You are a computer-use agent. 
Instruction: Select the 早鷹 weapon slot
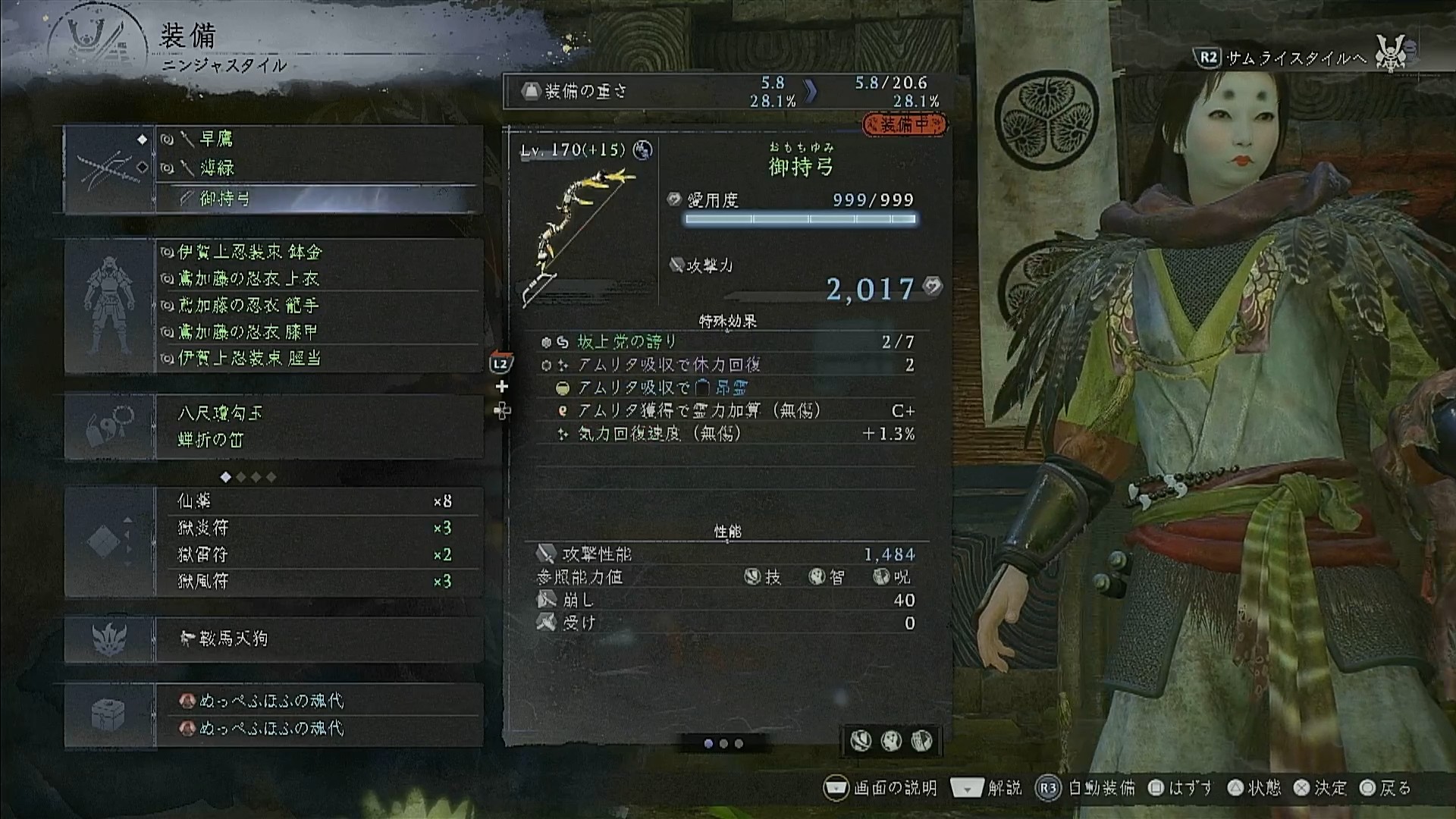318,140
